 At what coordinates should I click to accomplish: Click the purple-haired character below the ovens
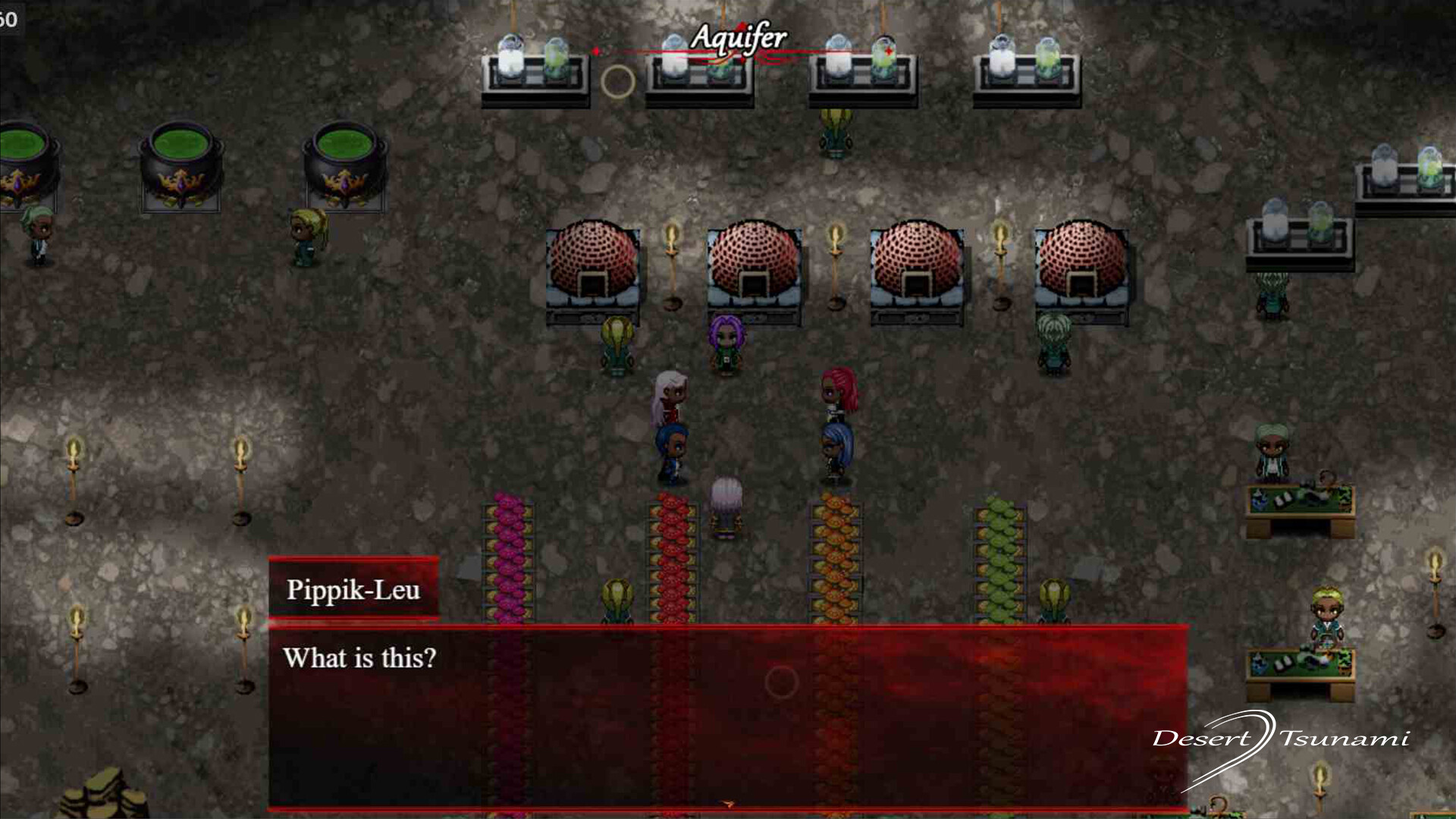(725, 341)
